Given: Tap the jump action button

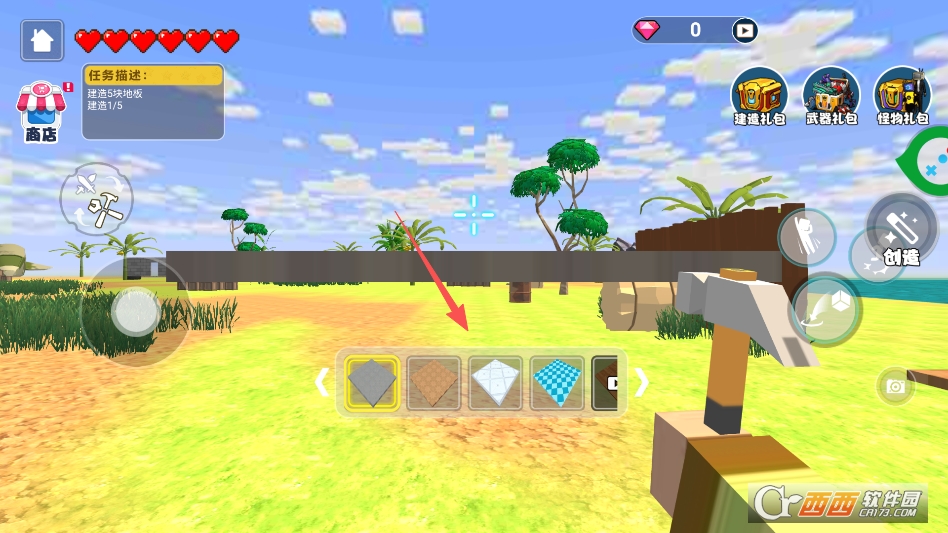Looking at the screenshot, I should (806, 238).
